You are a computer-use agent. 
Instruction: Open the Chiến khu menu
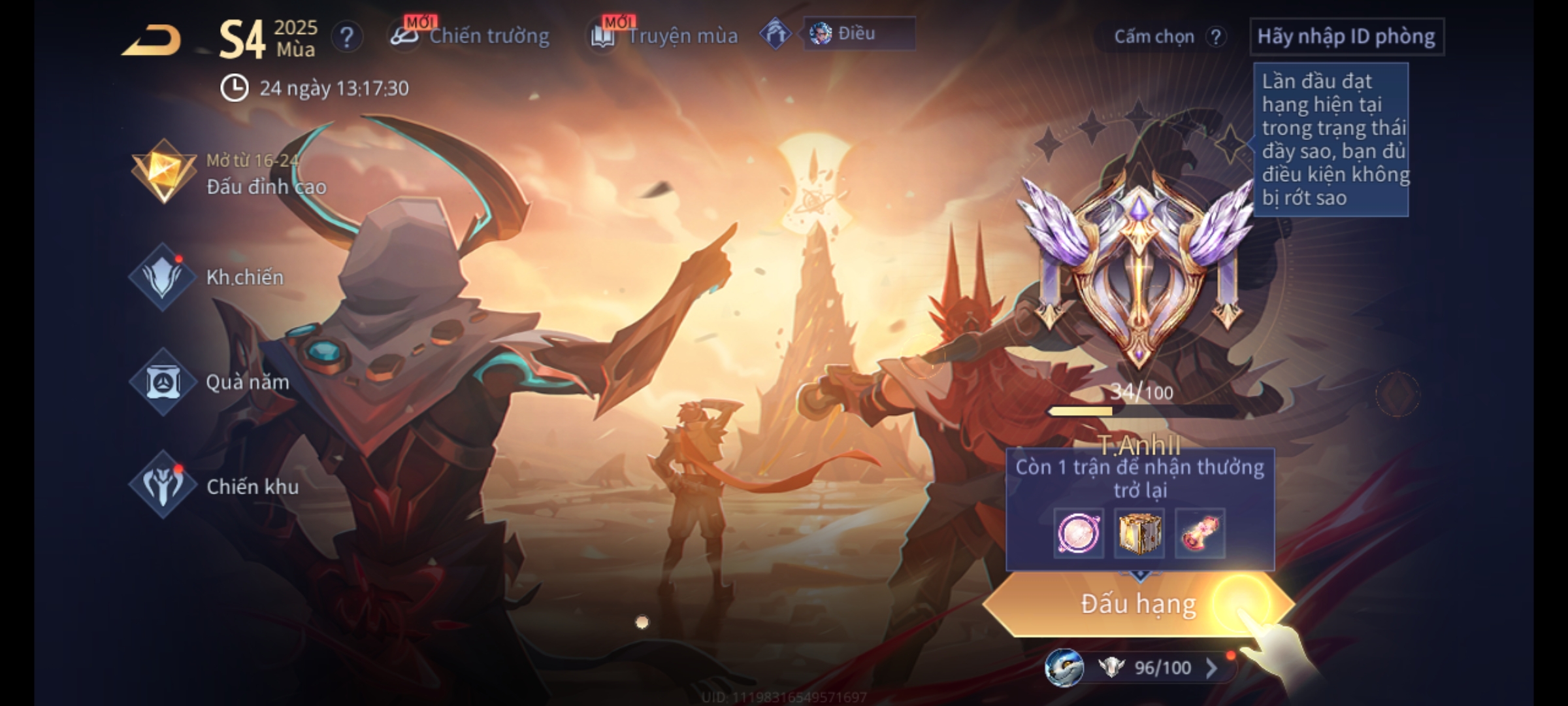pos(216,486)
